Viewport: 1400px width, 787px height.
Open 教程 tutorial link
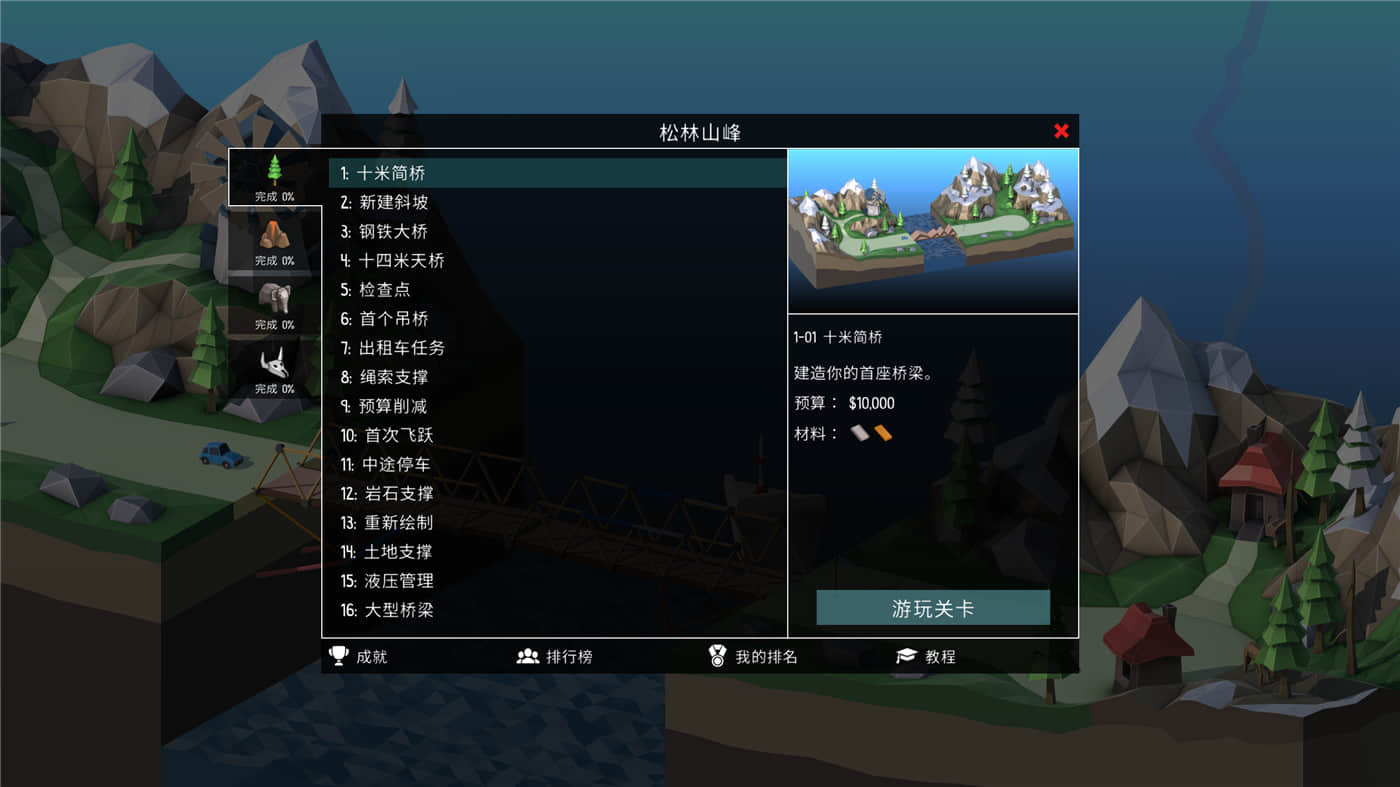click(941, 656)
